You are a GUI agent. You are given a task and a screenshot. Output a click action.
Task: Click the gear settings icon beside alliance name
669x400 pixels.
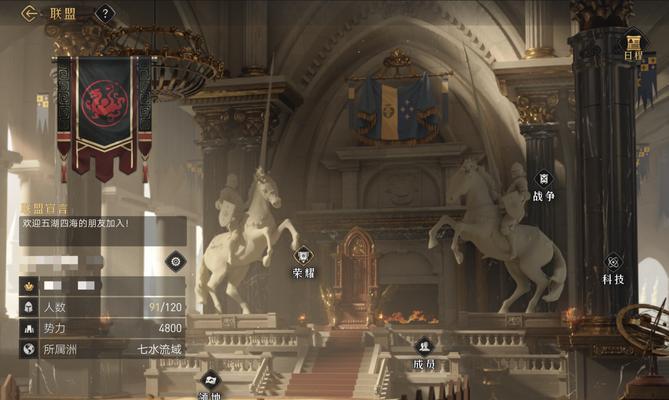pyautogui.click(x=175, y=262)
